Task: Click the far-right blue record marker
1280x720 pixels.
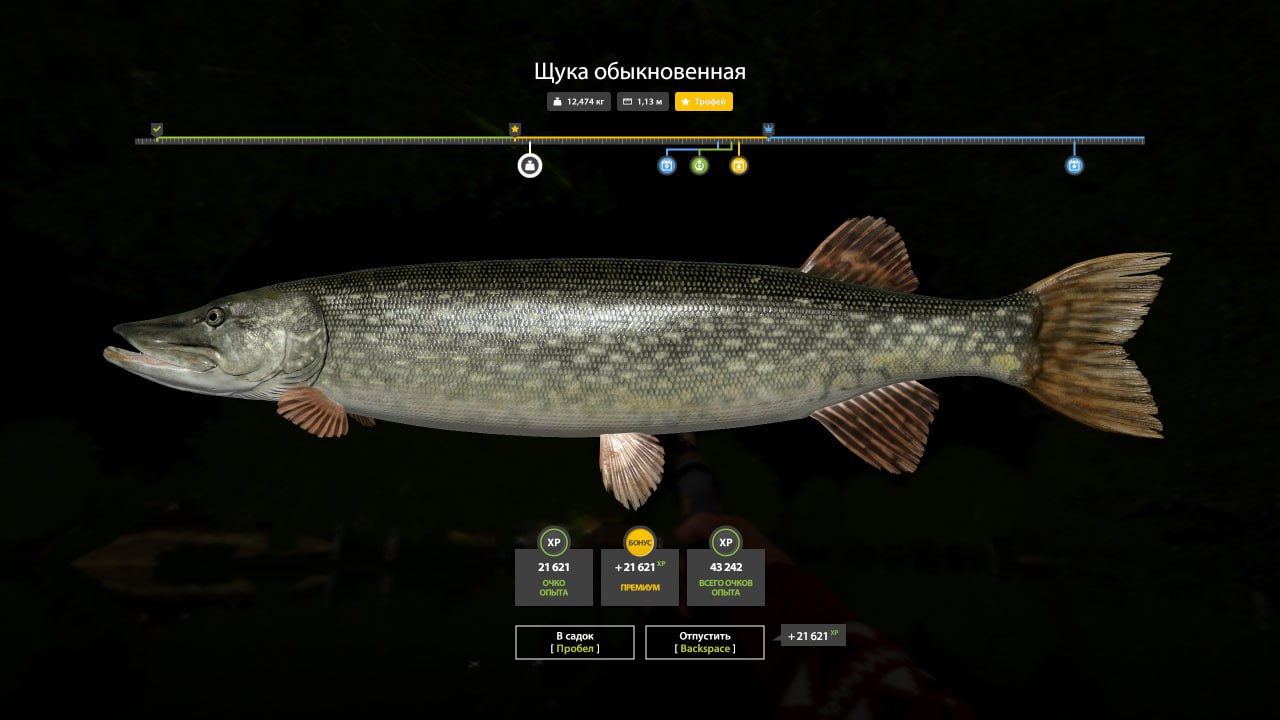Action: (x=1074, y=165)
